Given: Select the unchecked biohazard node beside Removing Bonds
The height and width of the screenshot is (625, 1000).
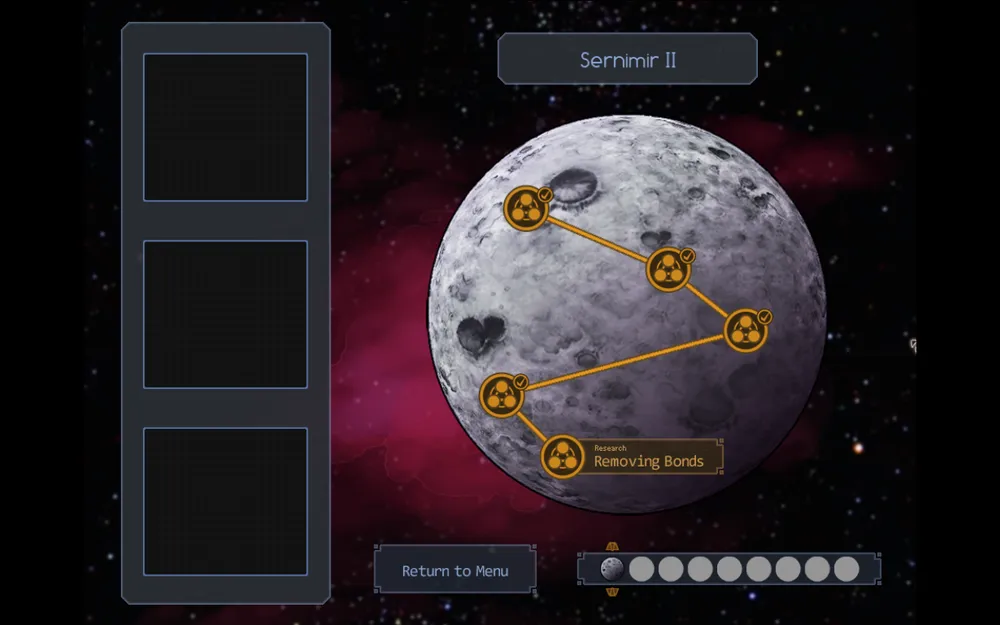Looking at the screenshot, I should click(562, 456).
